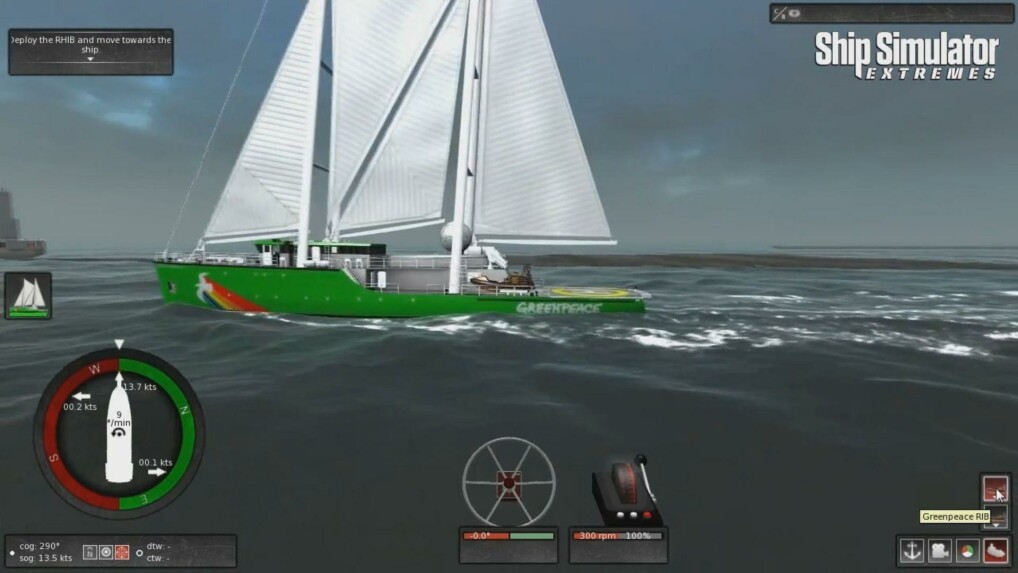Viewport: 1018px width, 573px height.
Task: Select the Greenpeace RIB vessel icon
Action: pyautogui.click(x=995, y=488)
